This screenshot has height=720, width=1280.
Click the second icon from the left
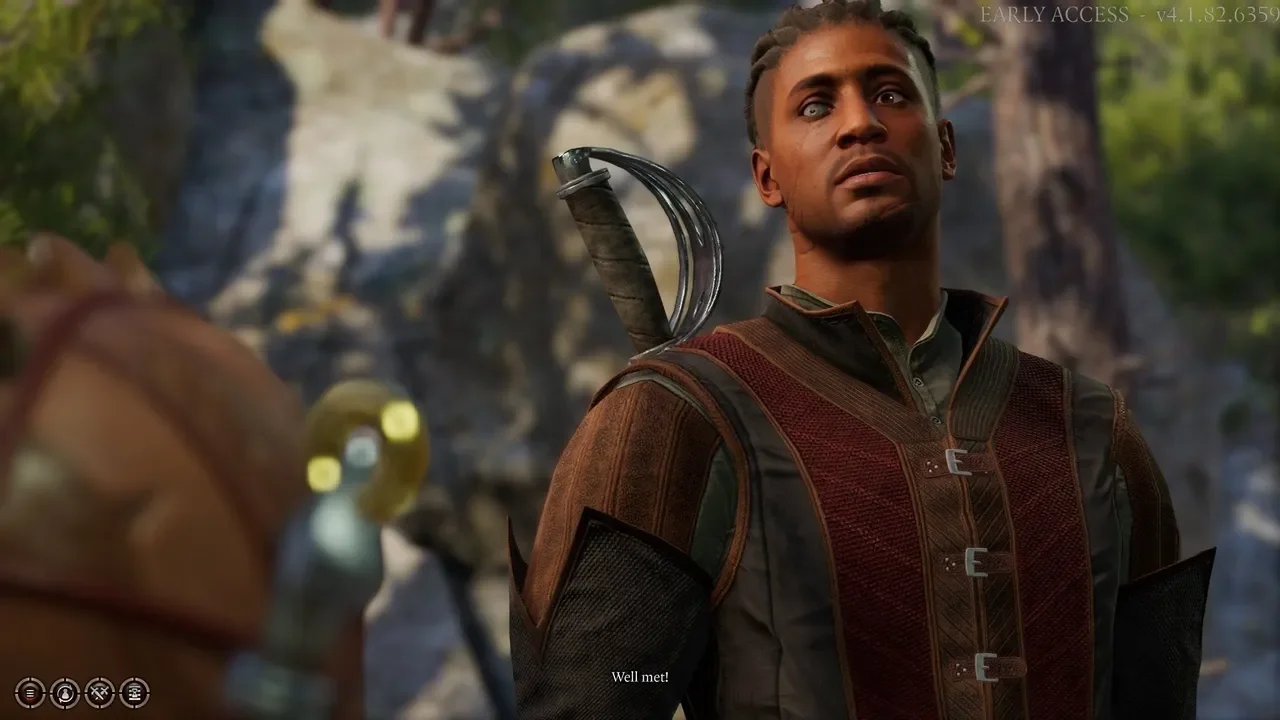coord(64,693)
